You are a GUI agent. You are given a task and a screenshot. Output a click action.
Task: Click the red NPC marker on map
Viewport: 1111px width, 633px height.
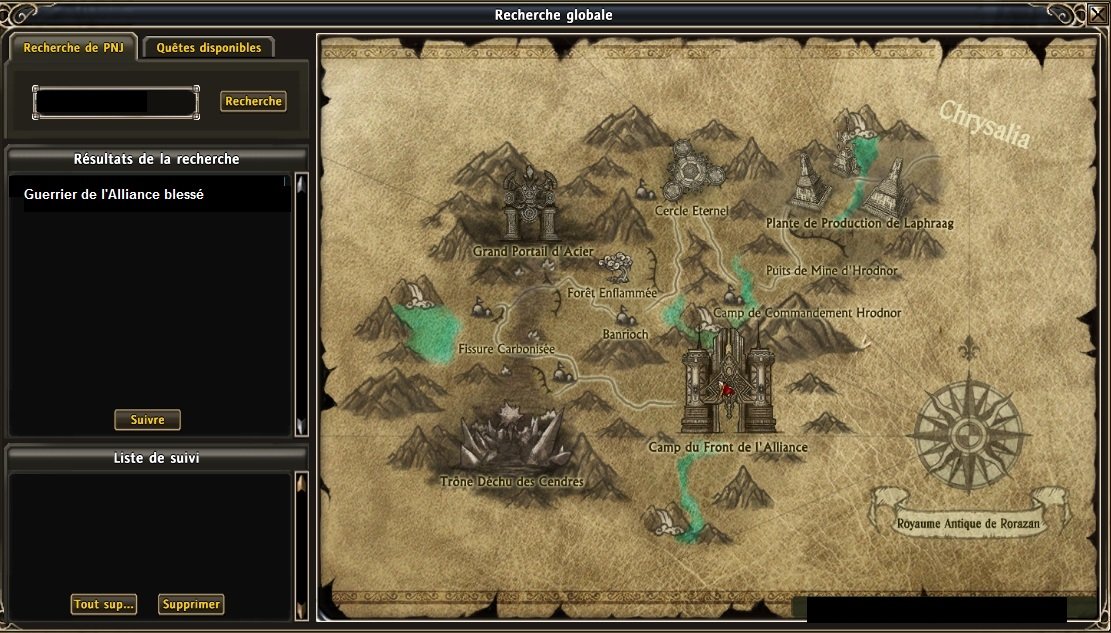click(x=730, y=390)
